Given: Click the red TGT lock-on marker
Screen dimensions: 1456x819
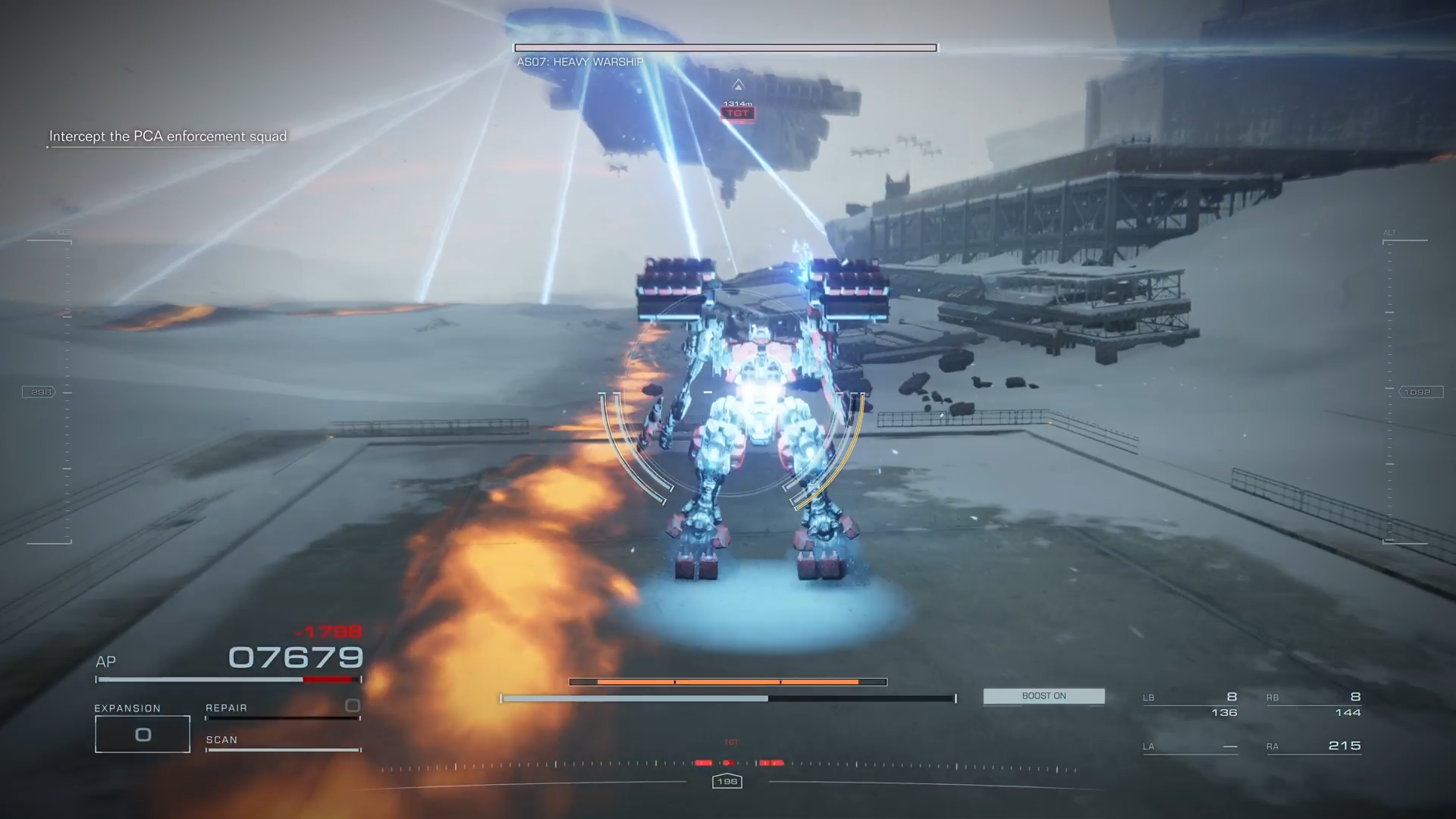Looking at the screenshot, I should coord(738,113).
